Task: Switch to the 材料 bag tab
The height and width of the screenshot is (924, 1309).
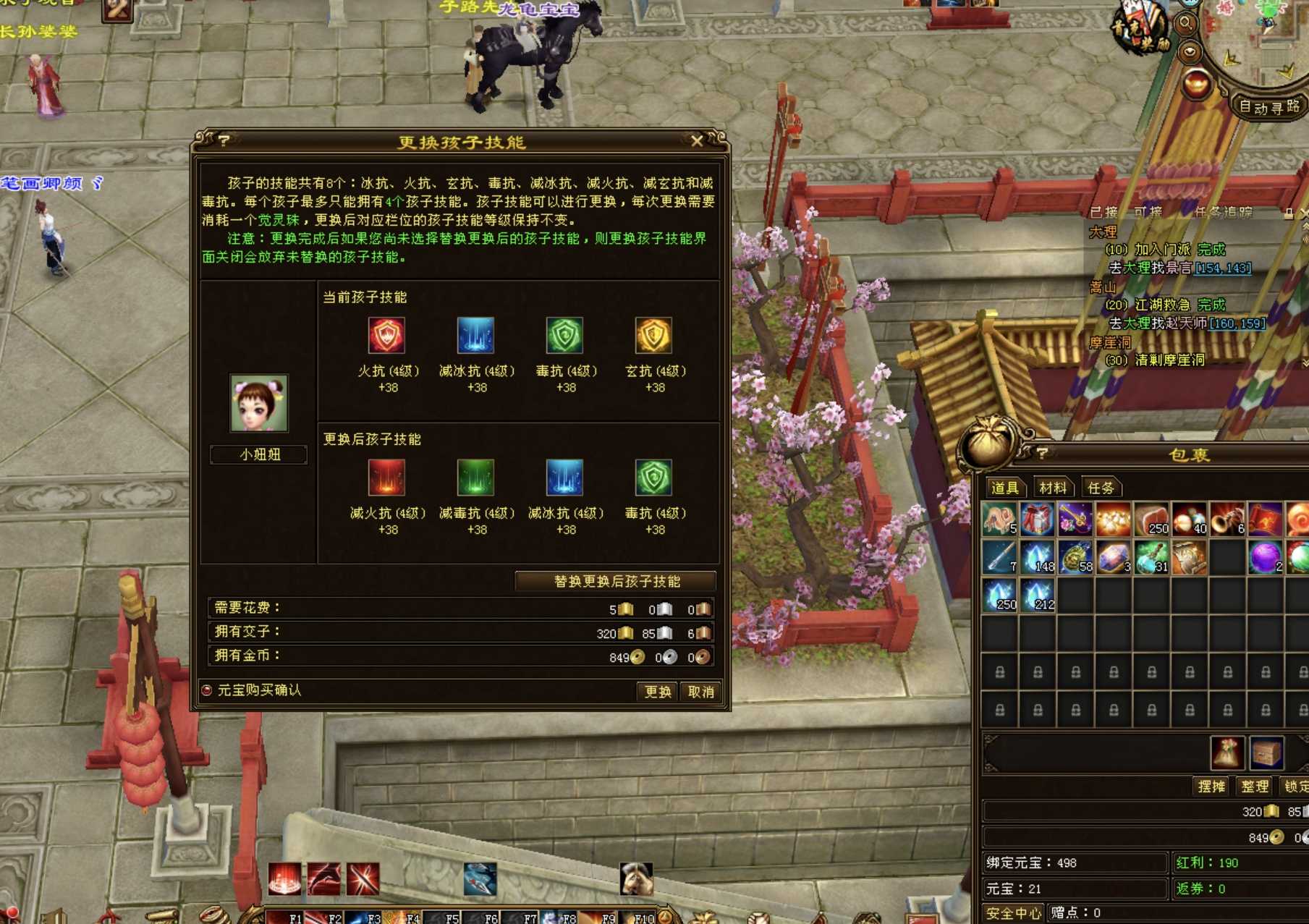Action: tap(1052, 488)
